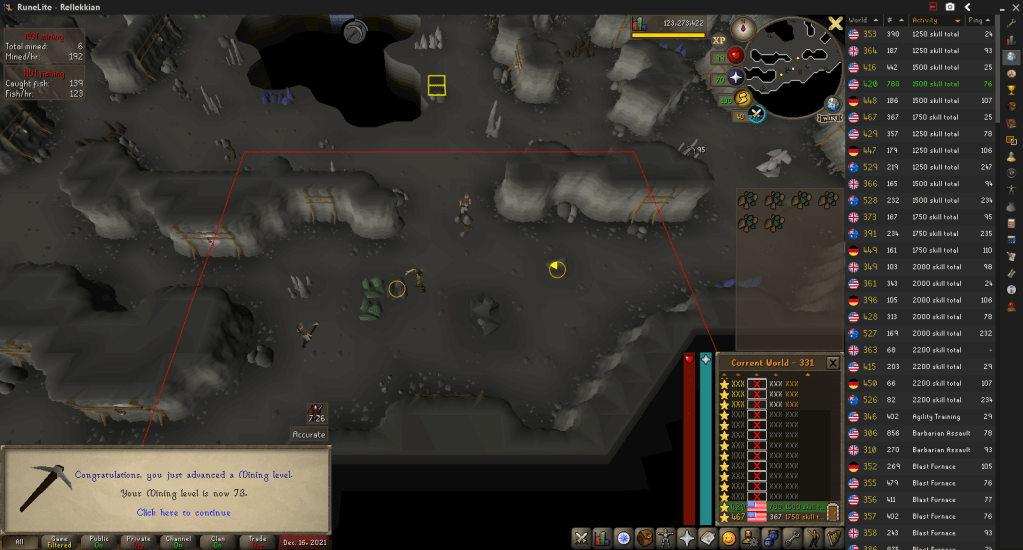Open the Private chat tab

point(139,541)
